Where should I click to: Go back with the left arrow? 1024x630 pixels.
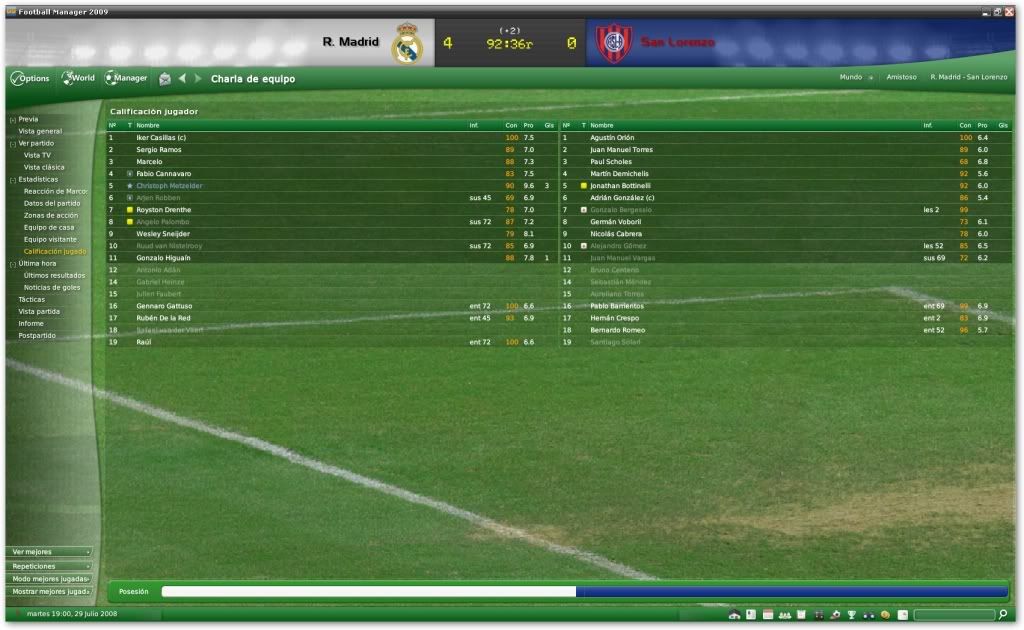[182, 78]
